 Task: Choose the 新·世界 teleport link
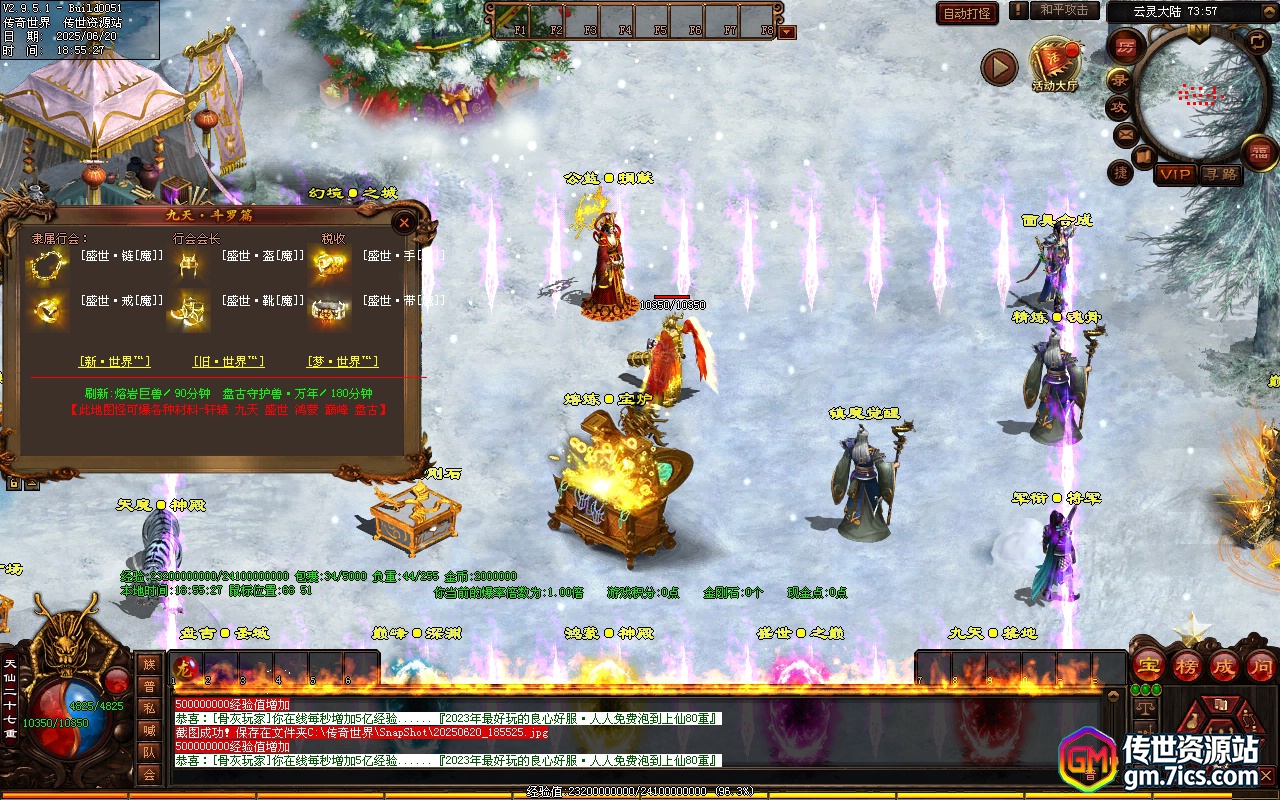[115, 361]
